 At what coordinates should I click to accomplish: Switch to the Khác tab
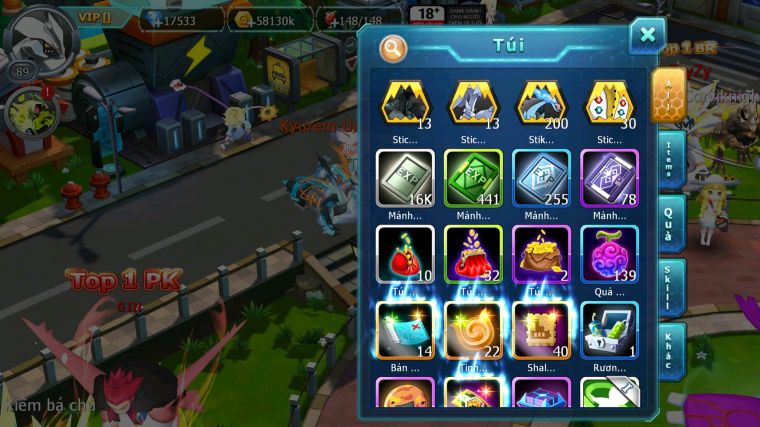pos(669,351)
